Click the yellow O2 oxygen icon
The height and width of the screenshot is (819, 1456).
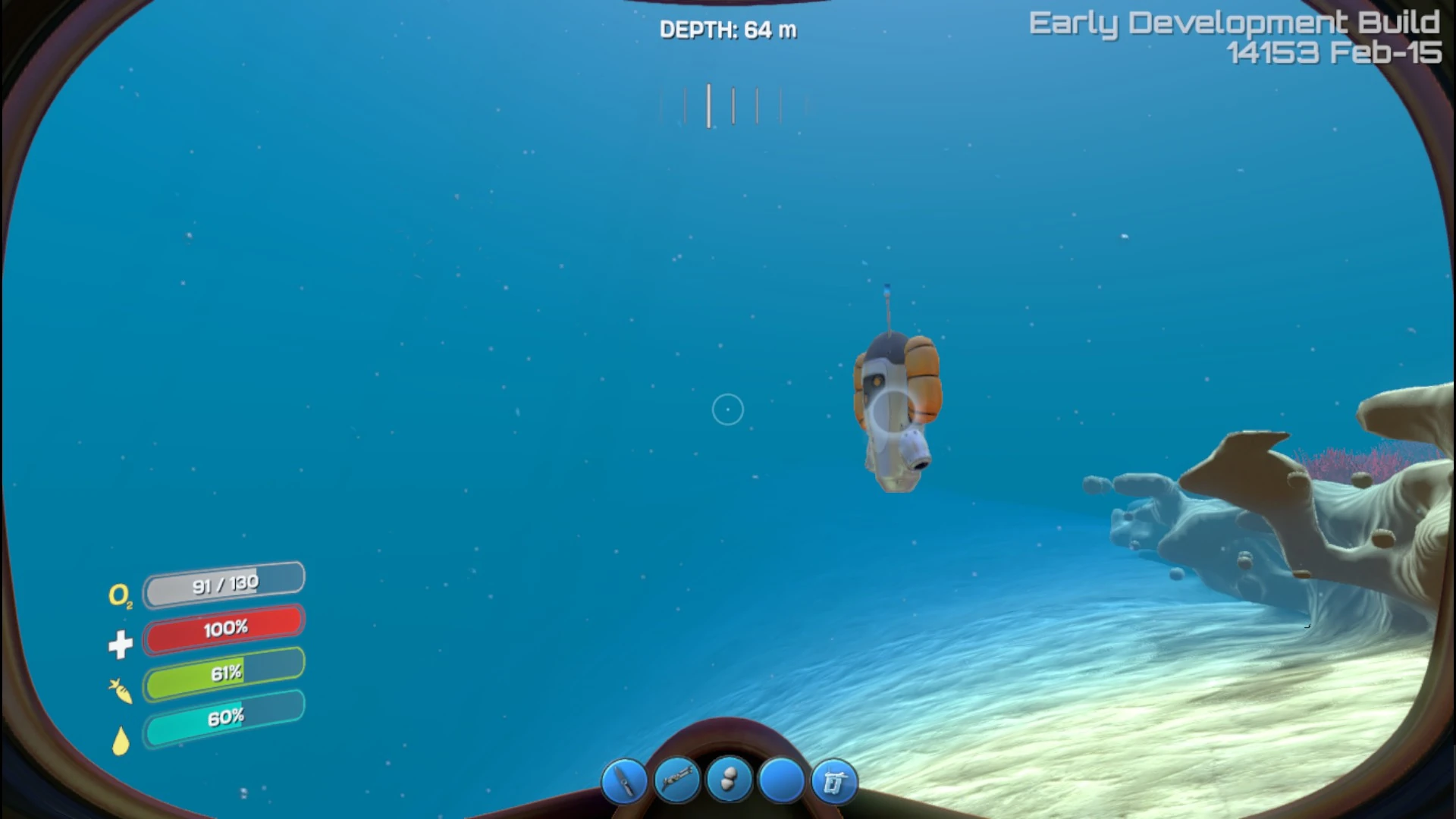tap(123, 598)
